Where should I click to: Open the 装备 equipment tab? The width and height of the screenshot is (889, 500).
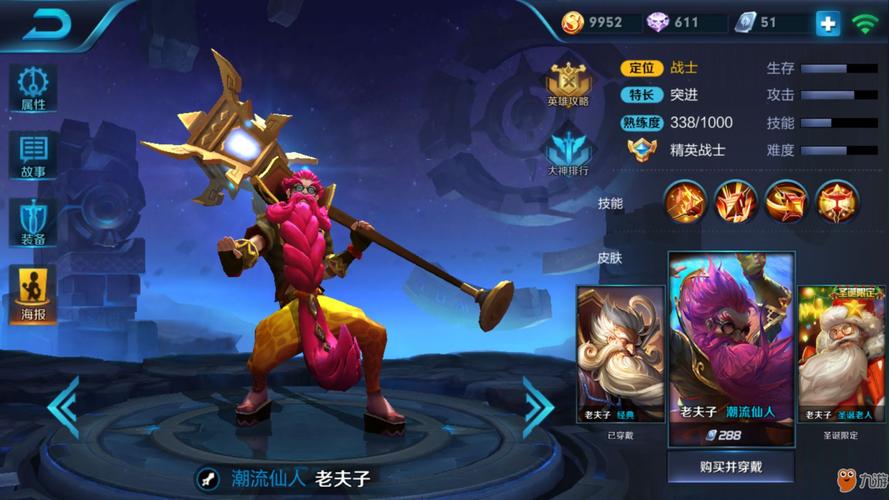pyautogui.click(x=33, y=222)
